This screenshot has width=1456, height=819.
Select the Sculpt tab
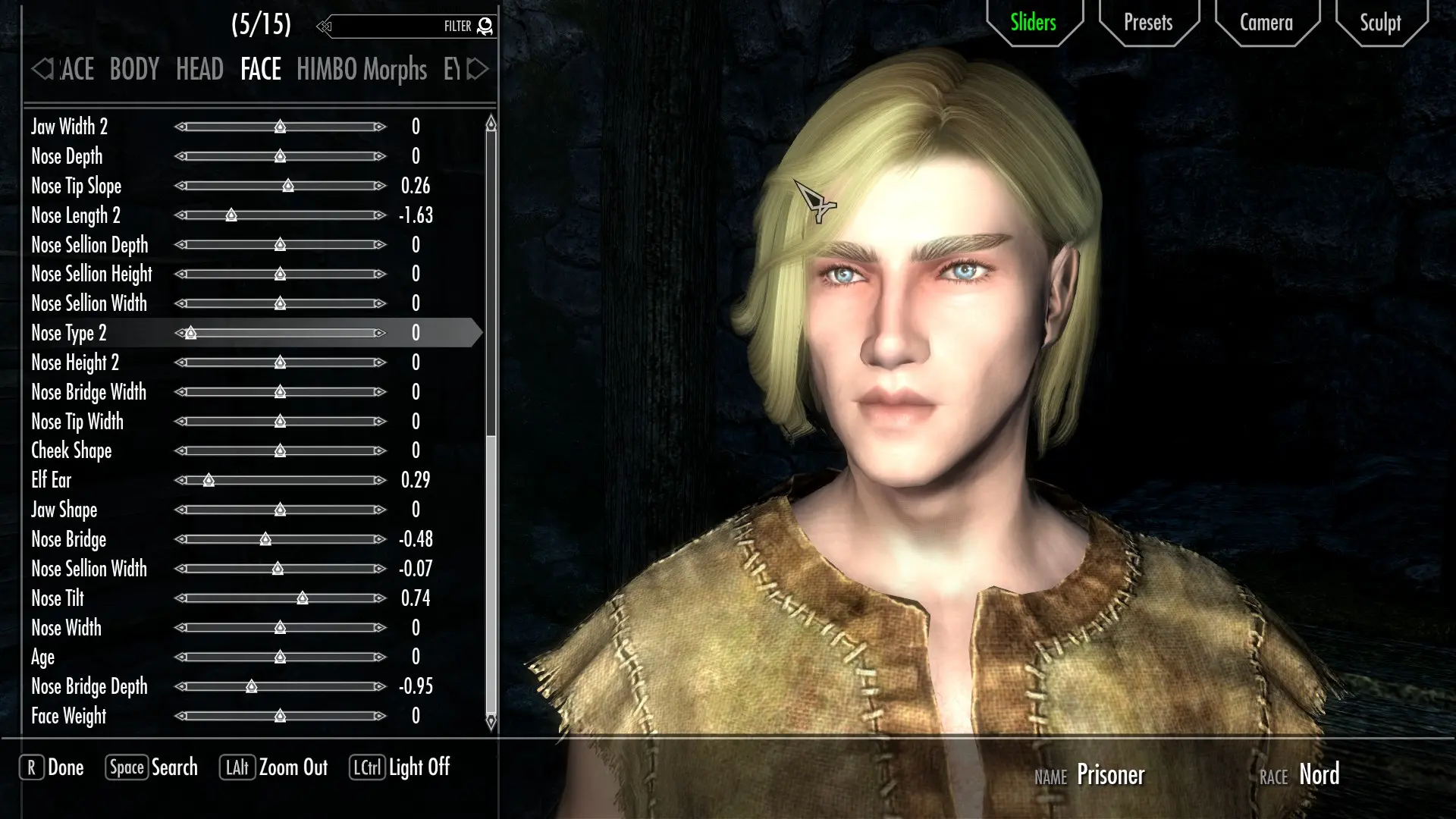(1379, 23)
